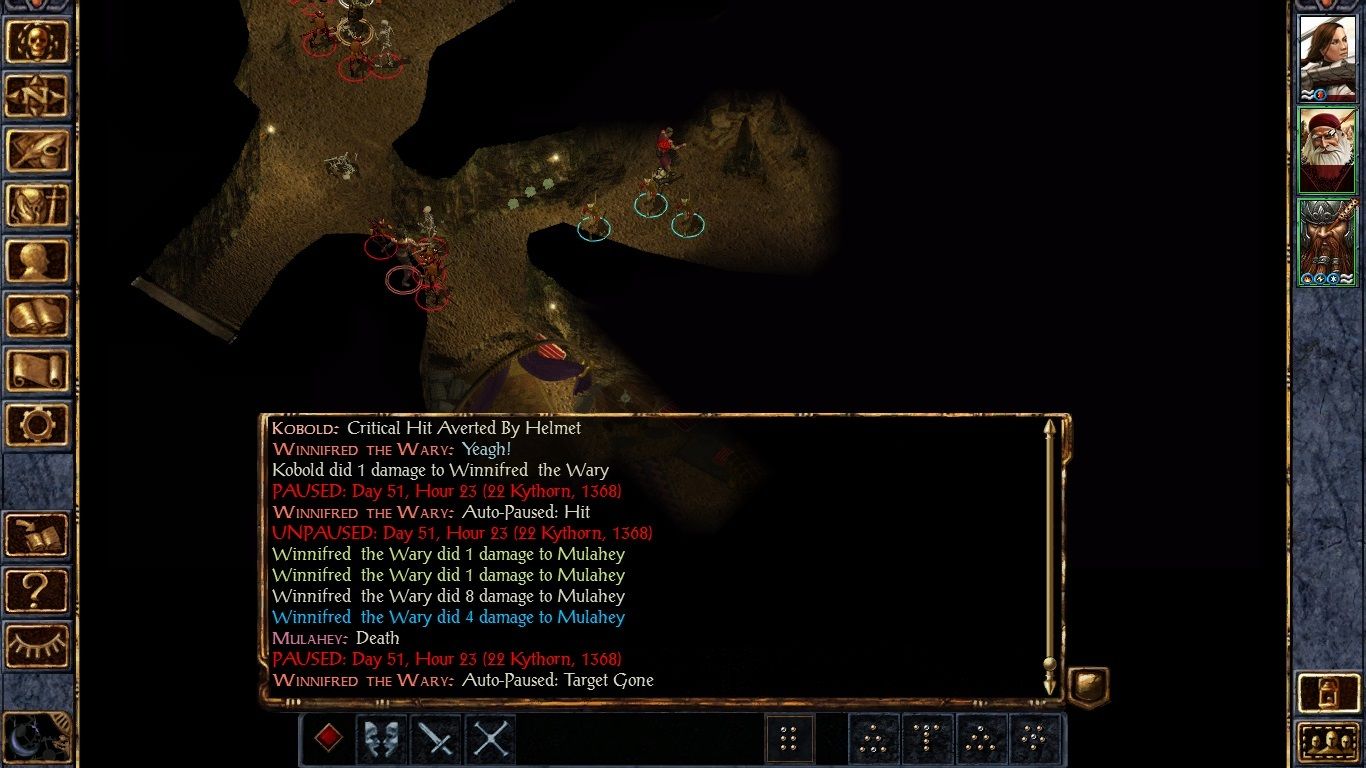
Task: Activate the X stop-action icon
Action: click(492, 740)
